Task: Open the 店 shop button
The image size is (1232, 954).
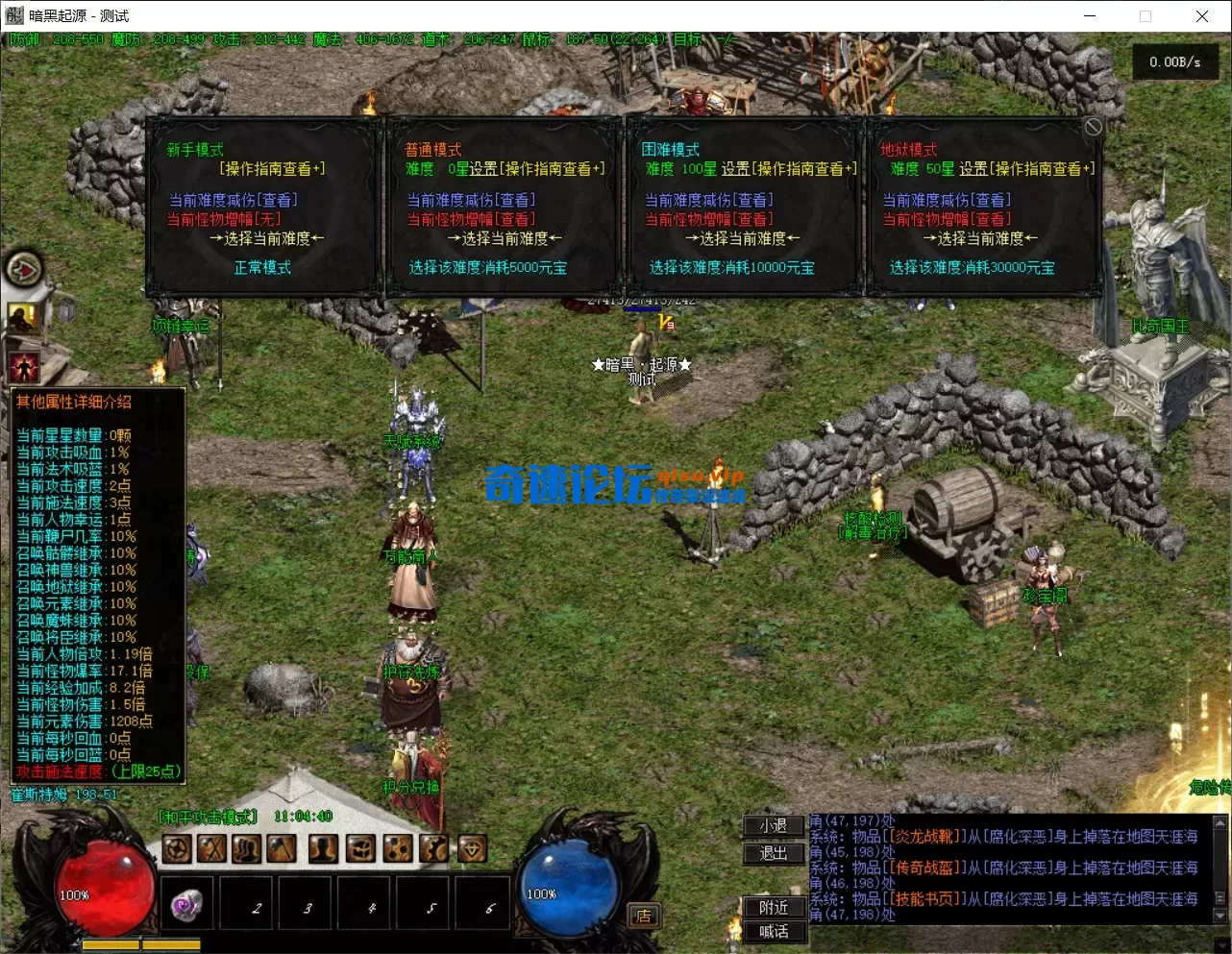Action: tap(643, 916)
